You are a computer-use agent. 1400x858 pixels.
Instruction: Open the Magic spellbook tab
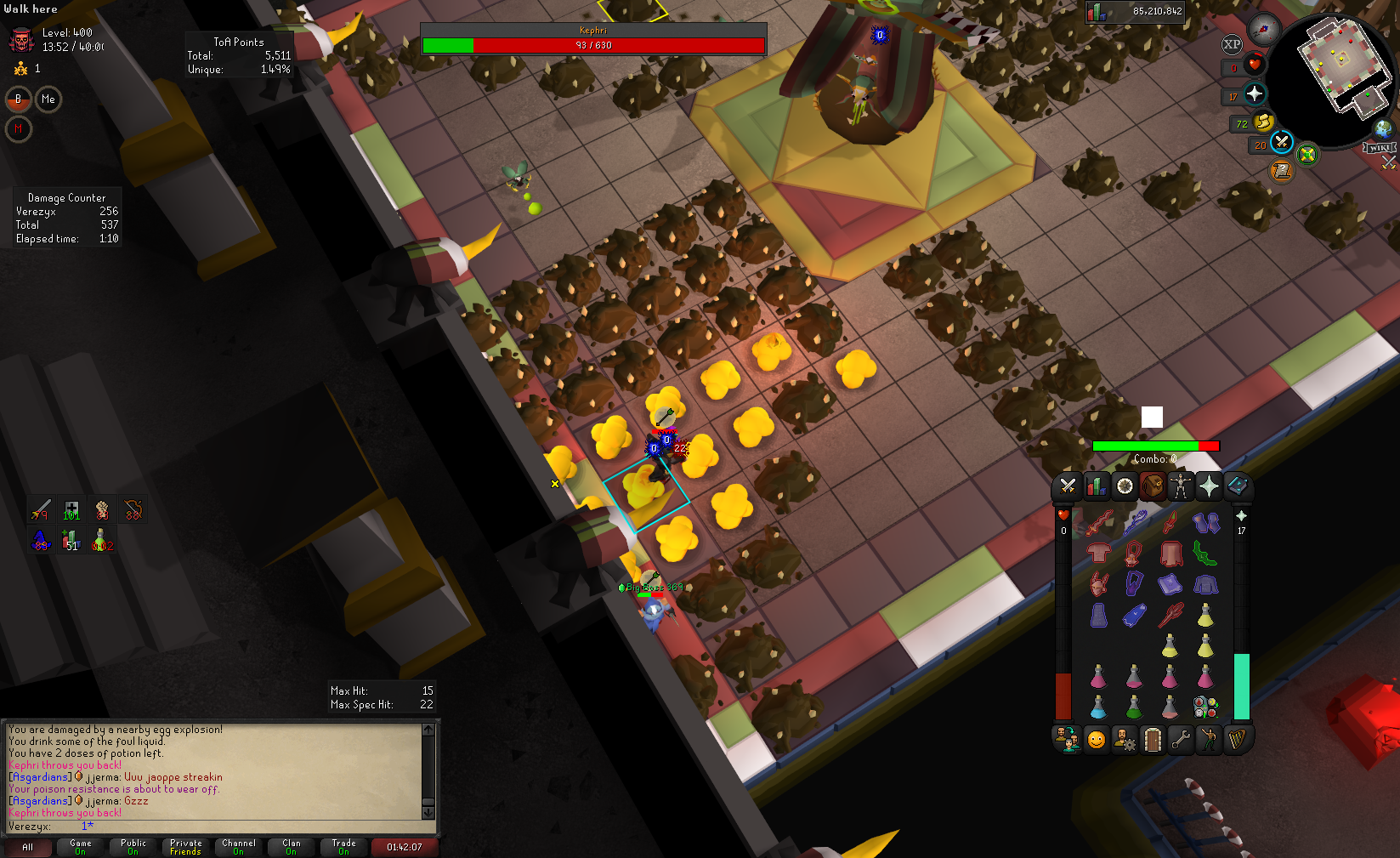(x=1237, y=486)
